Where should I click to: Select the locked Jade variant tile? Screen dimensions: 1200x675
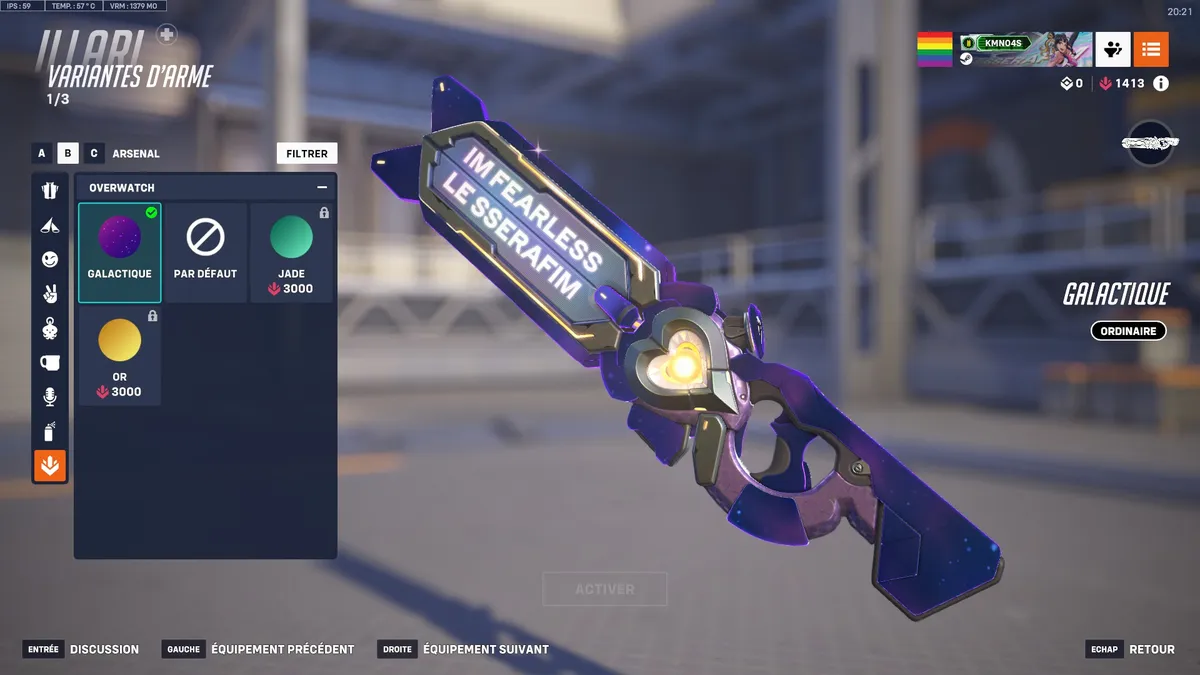click(291, 252)
